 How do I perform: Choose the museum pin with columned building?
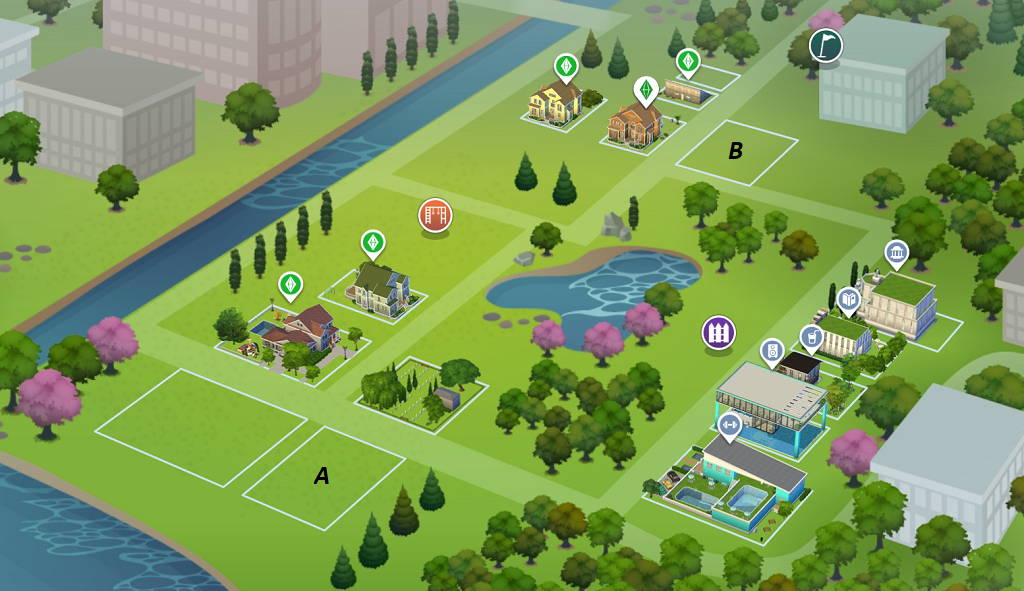coord(896,254)
